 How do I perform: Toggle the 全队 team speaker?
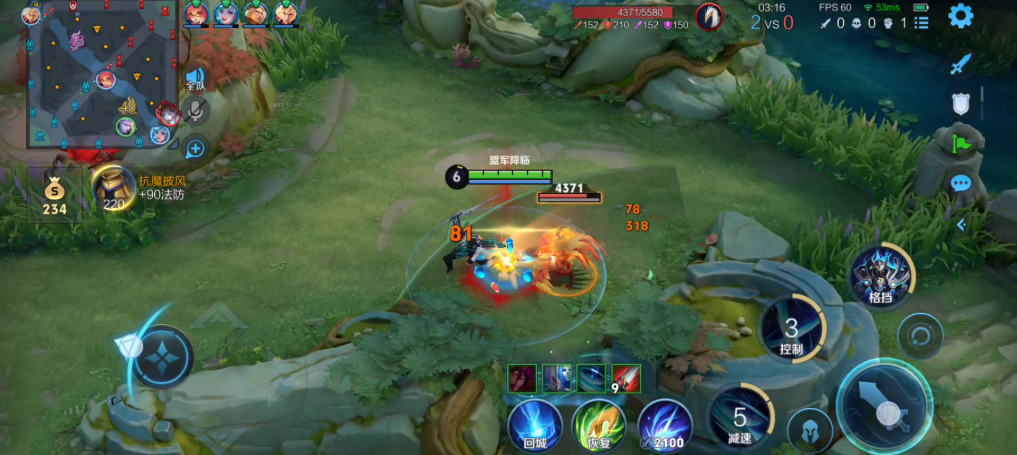pos(195,79)
